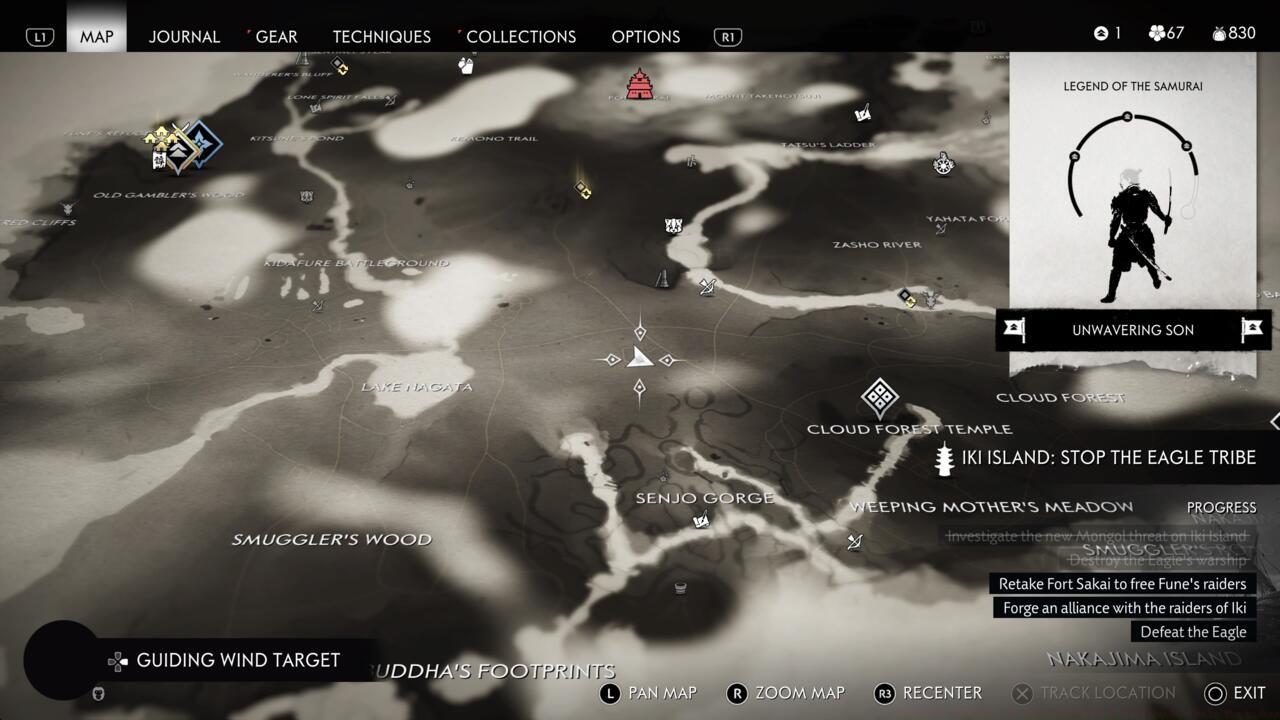Select the Map tab
Viewport: 1280px width, 720px height.
97,36
